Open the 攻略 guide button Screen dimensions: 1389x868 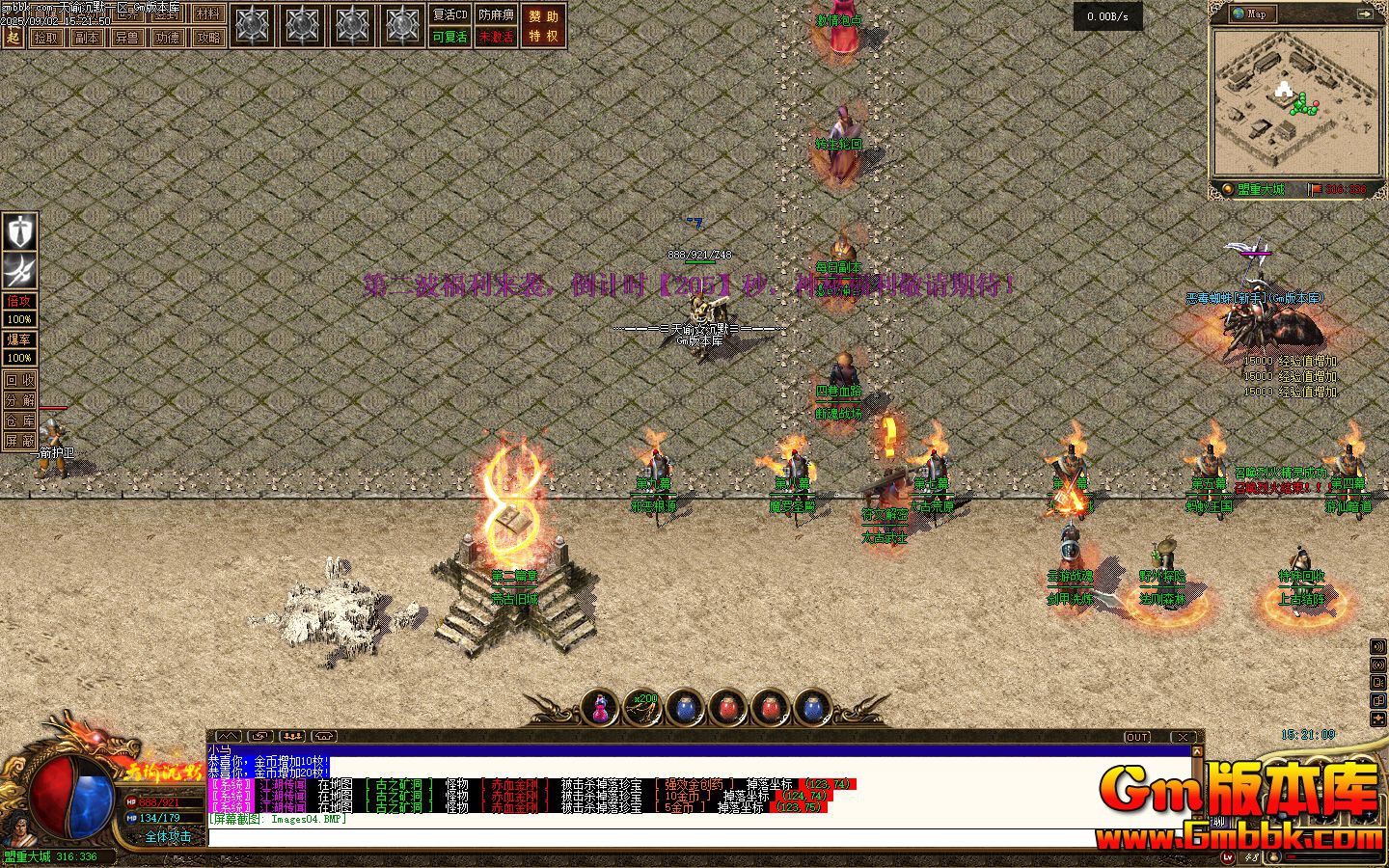[207, 38]
